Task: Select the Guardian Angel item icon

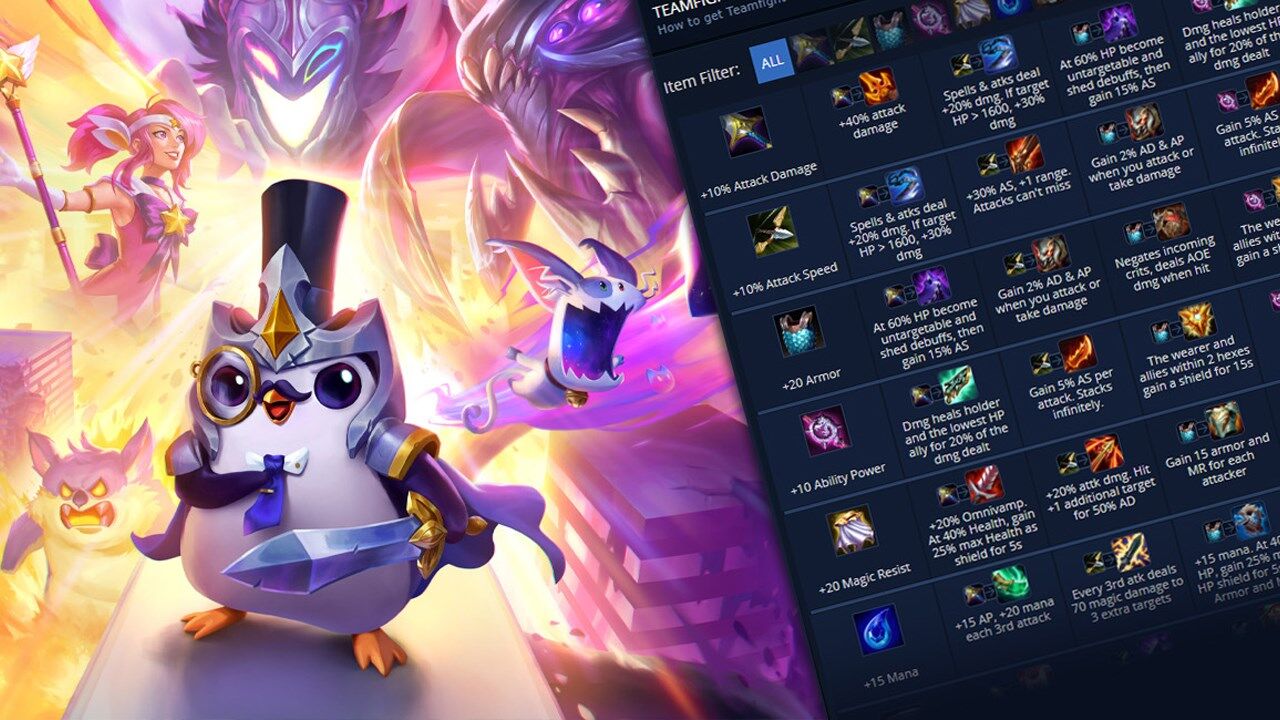Action: 1115,30
